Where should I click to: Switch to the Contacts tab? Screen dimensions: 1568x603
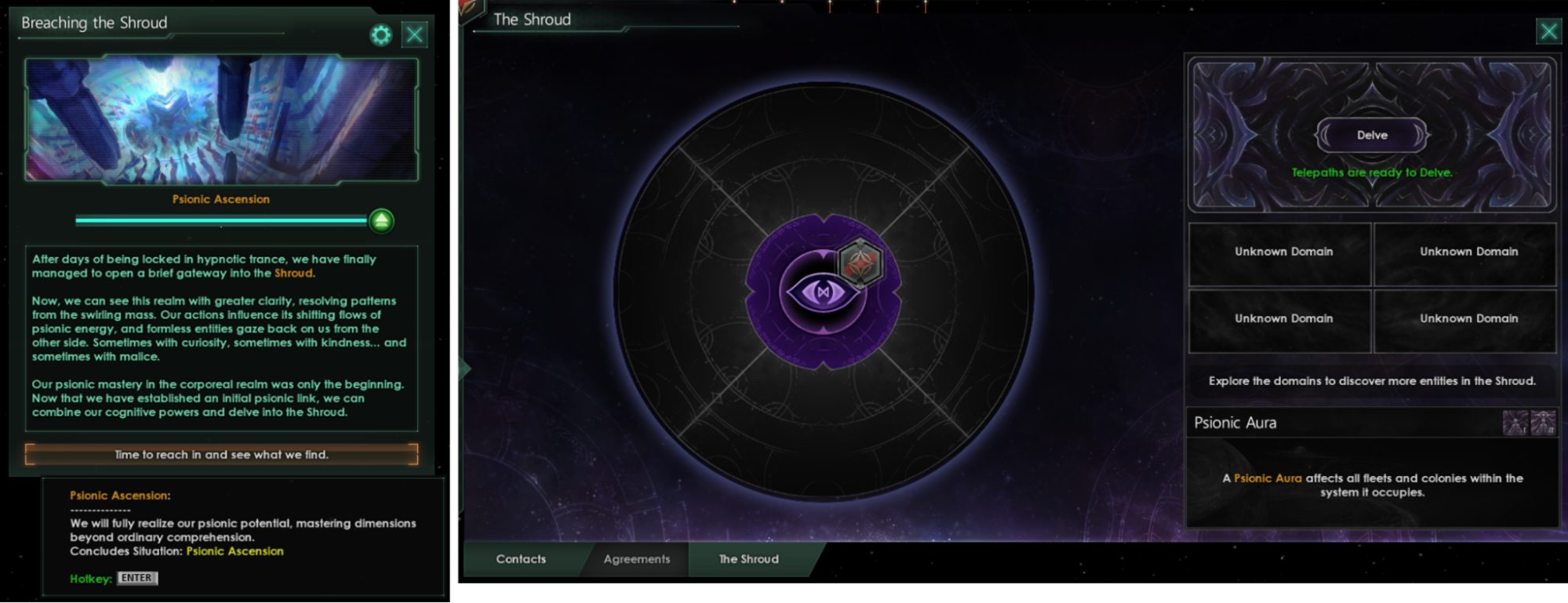[x=521, y=559]
